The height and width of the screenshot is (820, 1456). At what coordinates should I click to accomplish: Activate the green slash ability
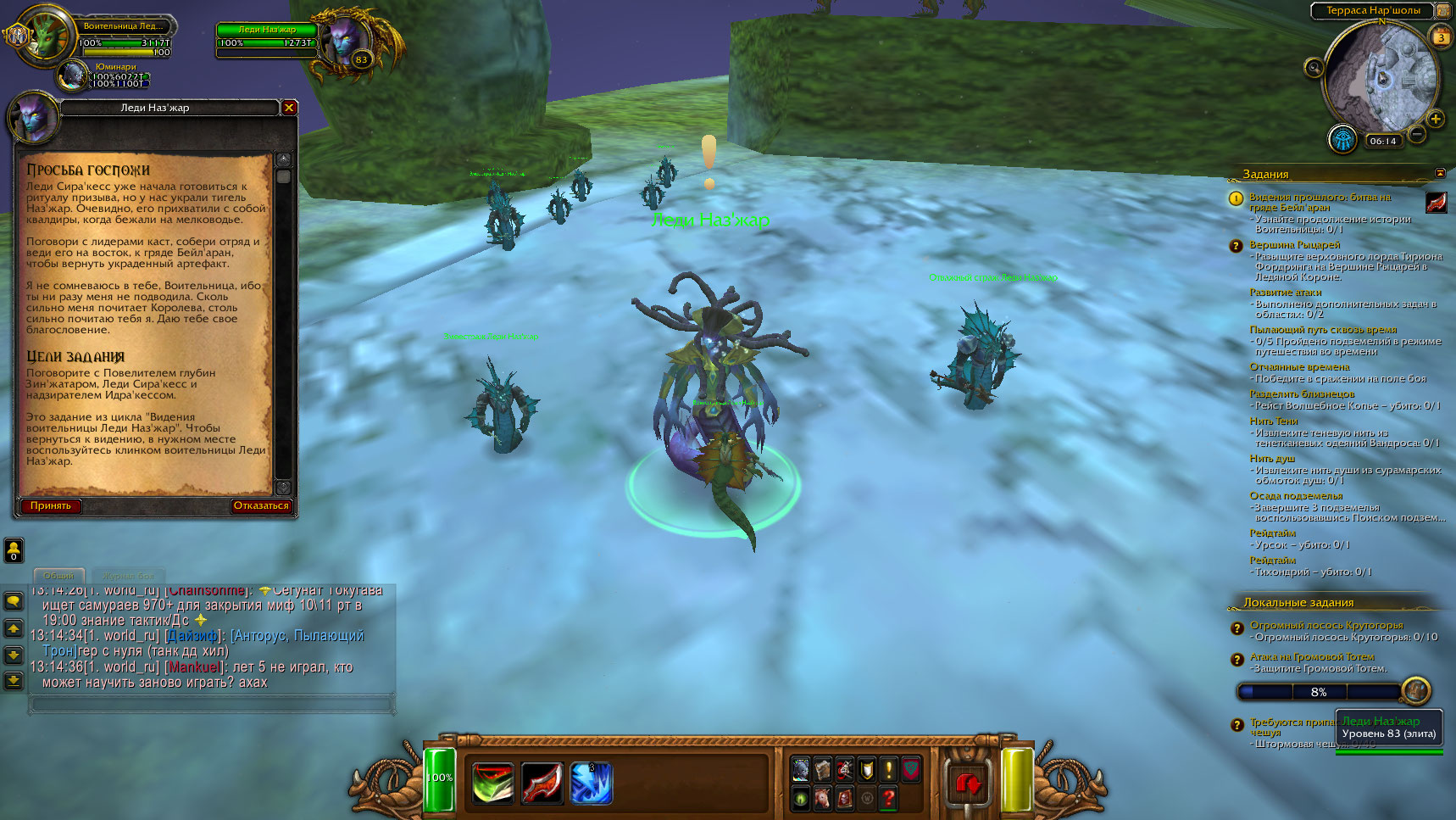[x=492, y=782]
